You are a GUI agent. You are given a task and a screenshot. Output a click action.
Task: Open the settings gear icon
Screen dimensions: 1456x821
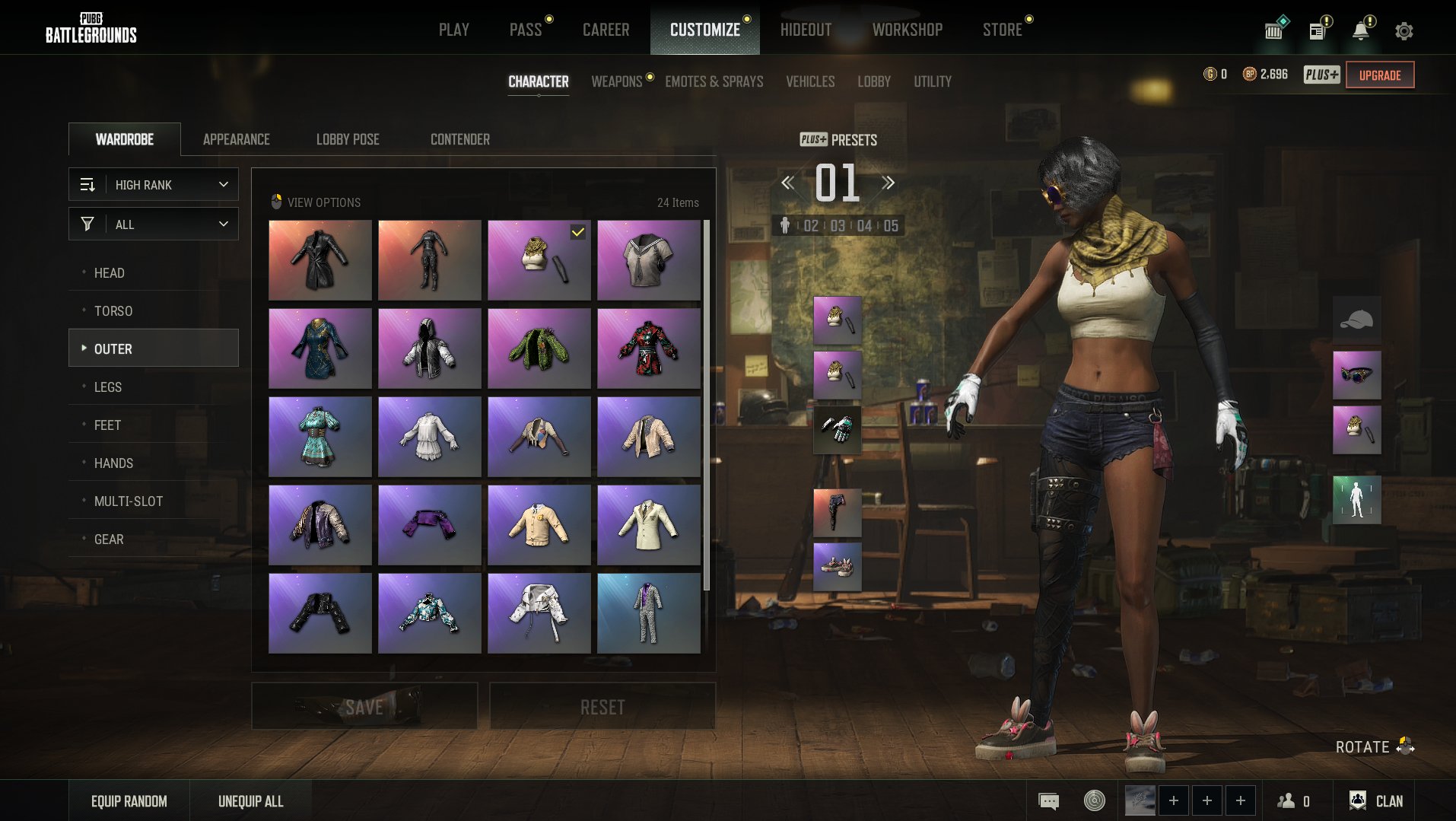[x=1404, y=31]
